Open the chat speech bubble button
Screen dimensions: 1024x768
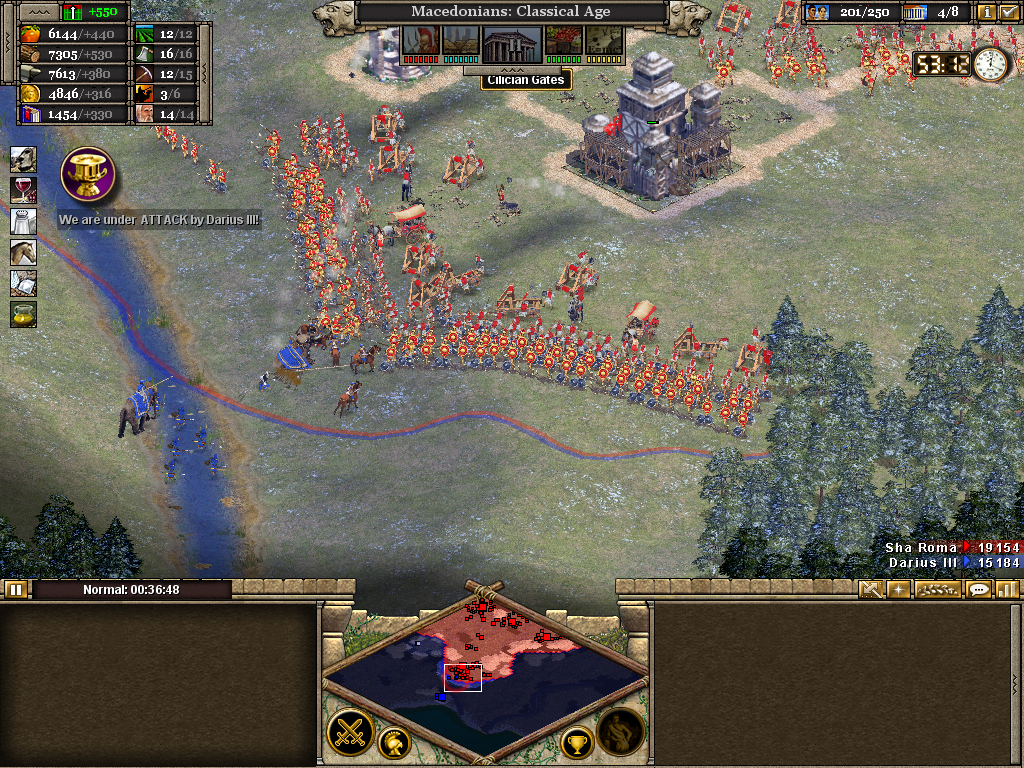pyautogui.click(x=979, y=589)
